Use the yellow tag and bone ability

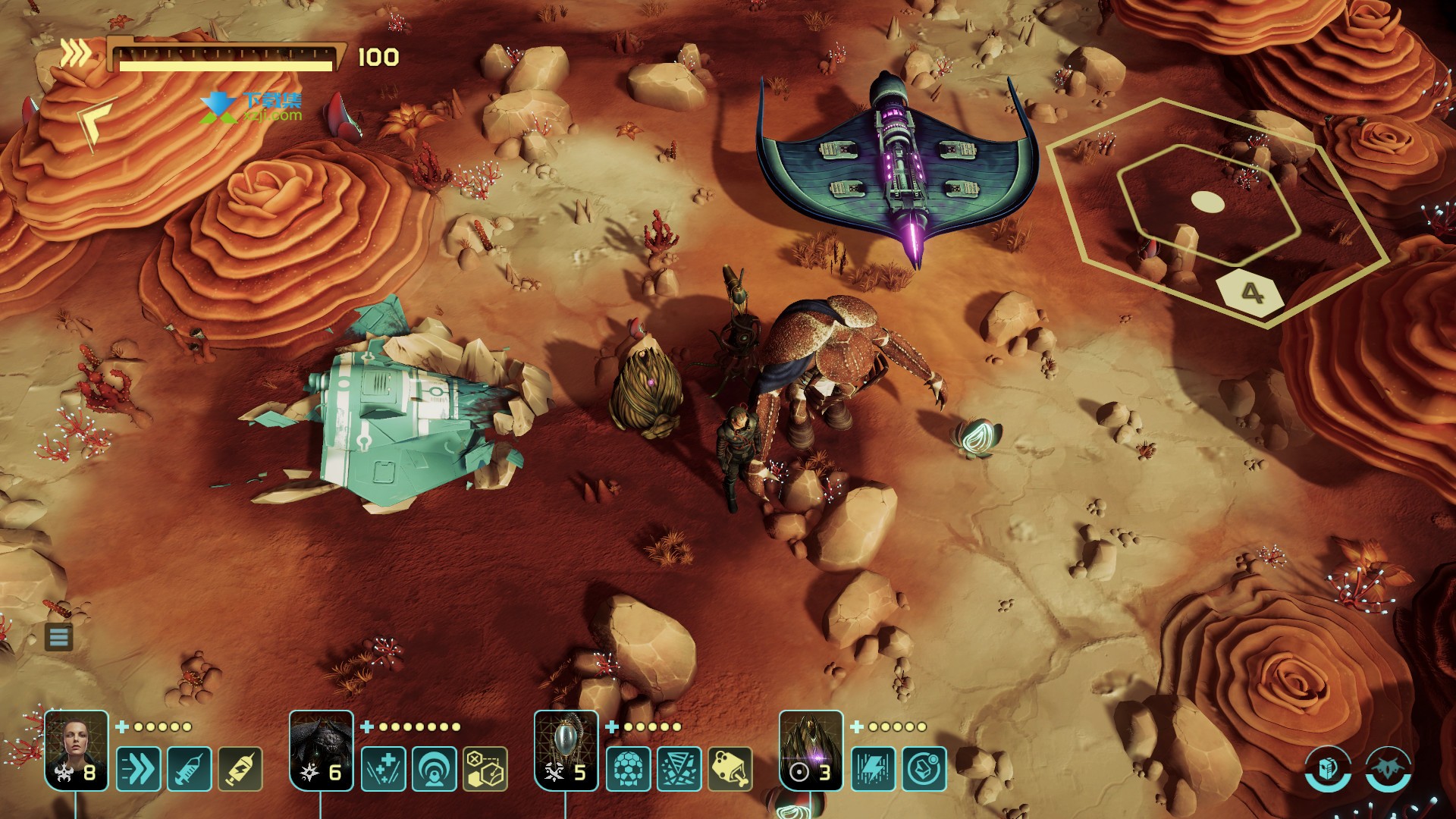click(730, 769)
